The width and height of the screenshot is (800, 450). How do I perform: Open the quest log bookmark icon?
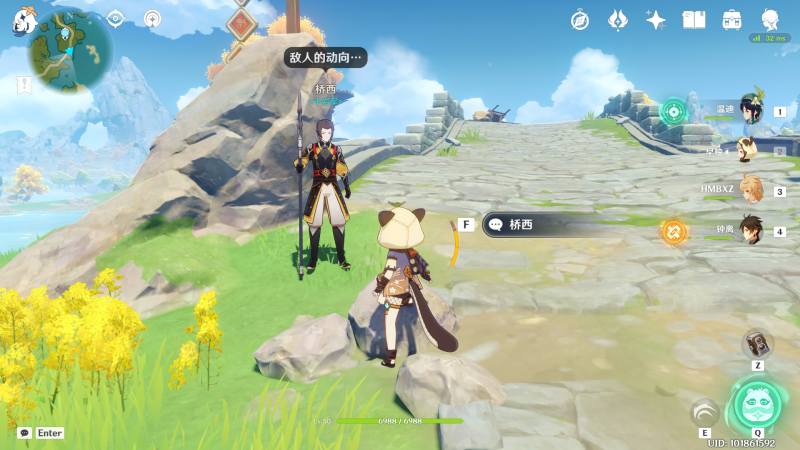[x=22, y=87]
